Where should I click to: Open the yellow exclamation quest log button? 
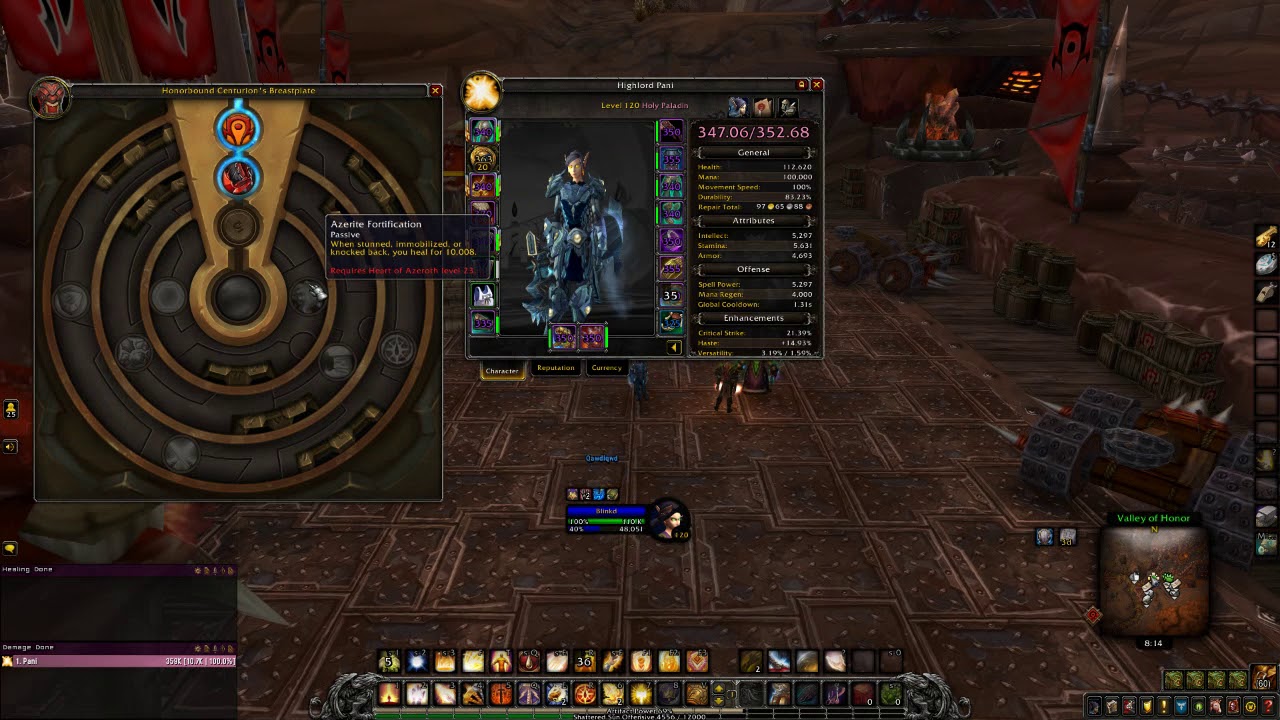[x=1163, y=706]
